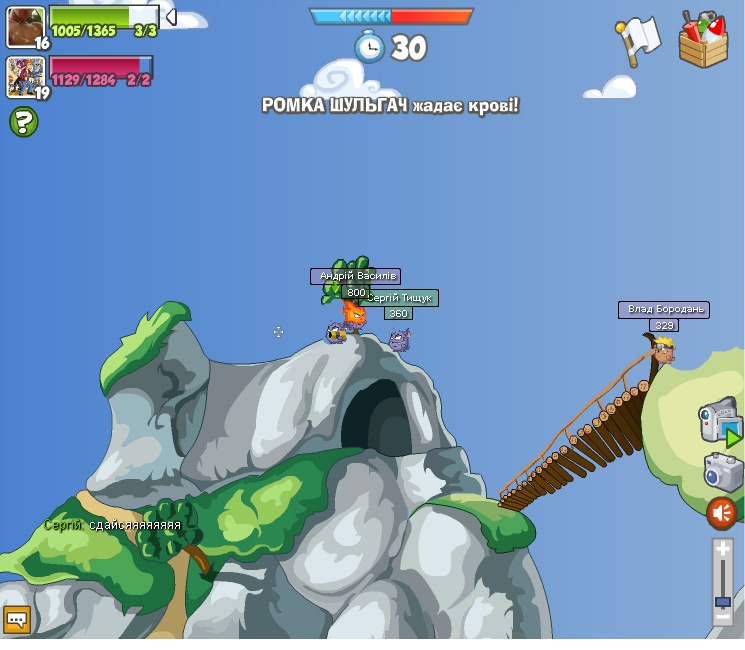Open the green question mark help

click(x=23, y=122)
